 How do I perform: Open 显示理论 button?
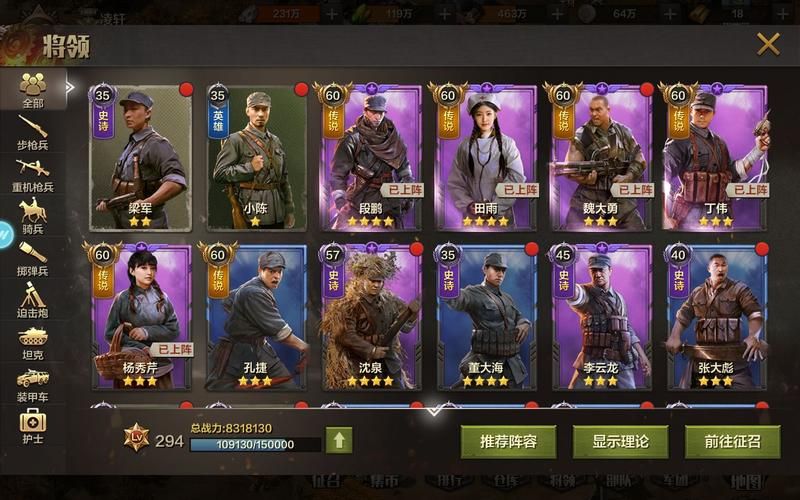620,441
